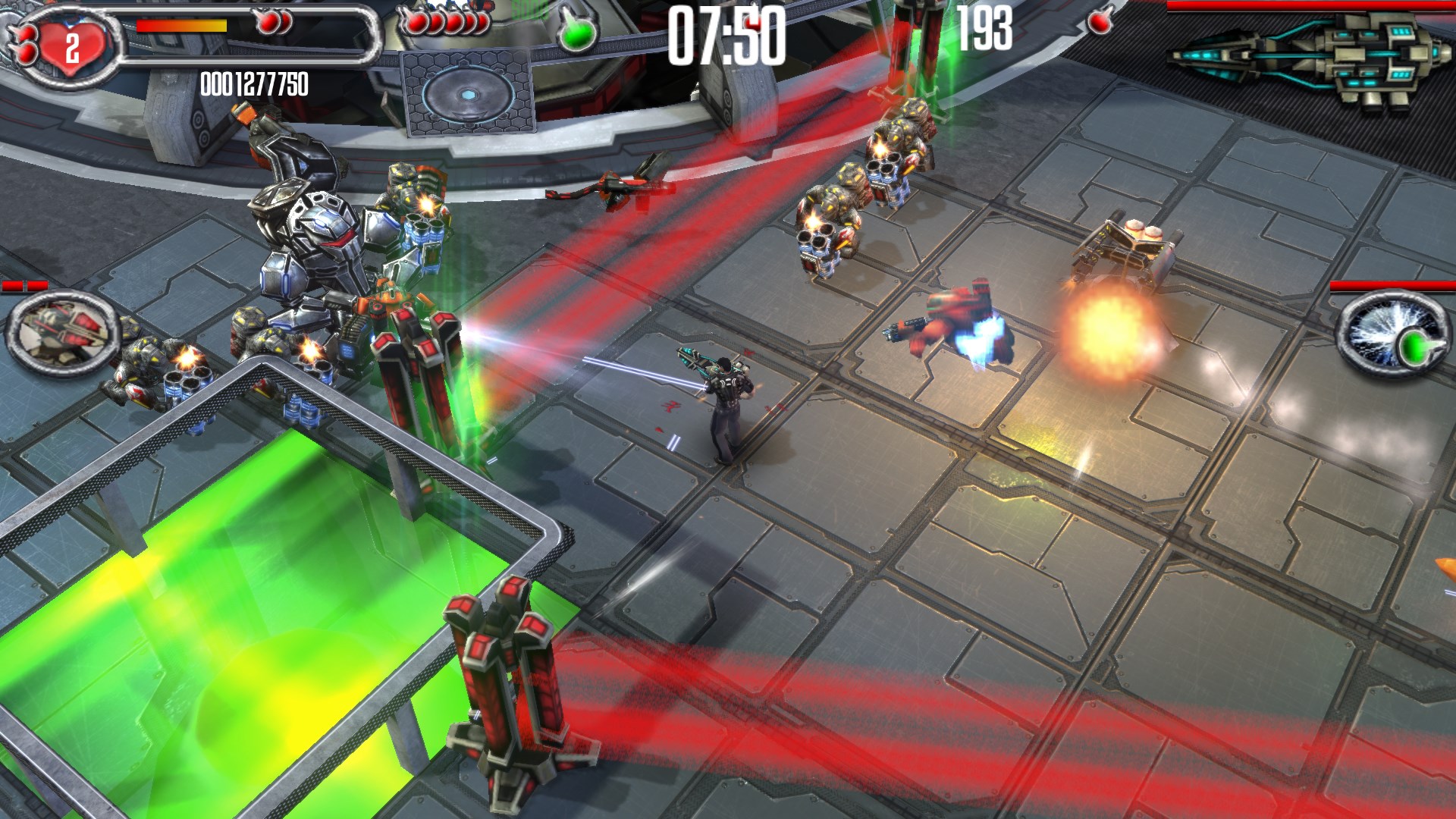Activate the mech turret ability icon
Image resolution: width=1456 pixels, height=819 pixels.
pos(64,332)
